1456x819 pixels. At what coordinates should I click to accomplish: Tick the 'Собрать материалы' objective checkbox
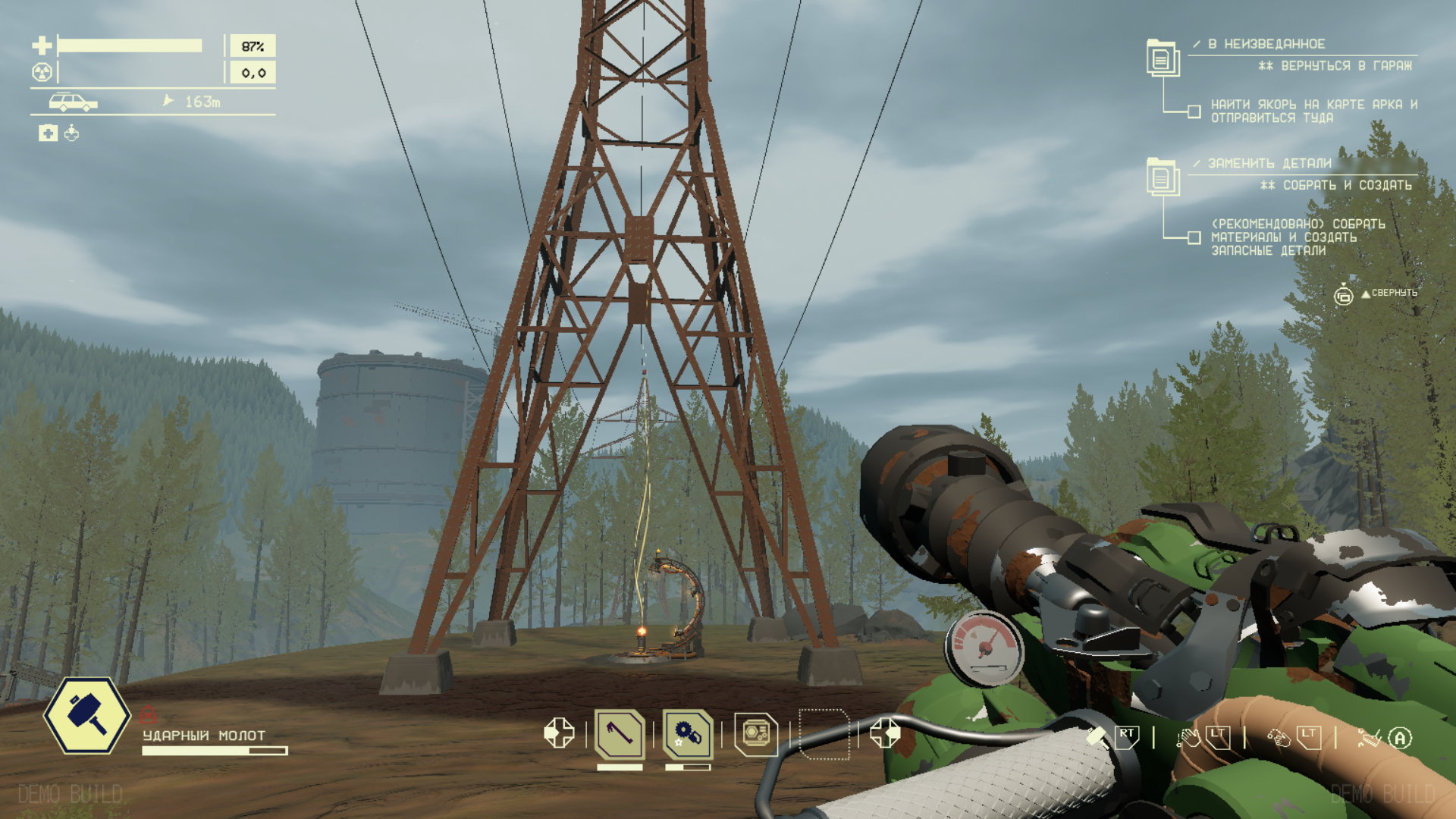(x=1194, y=238)
